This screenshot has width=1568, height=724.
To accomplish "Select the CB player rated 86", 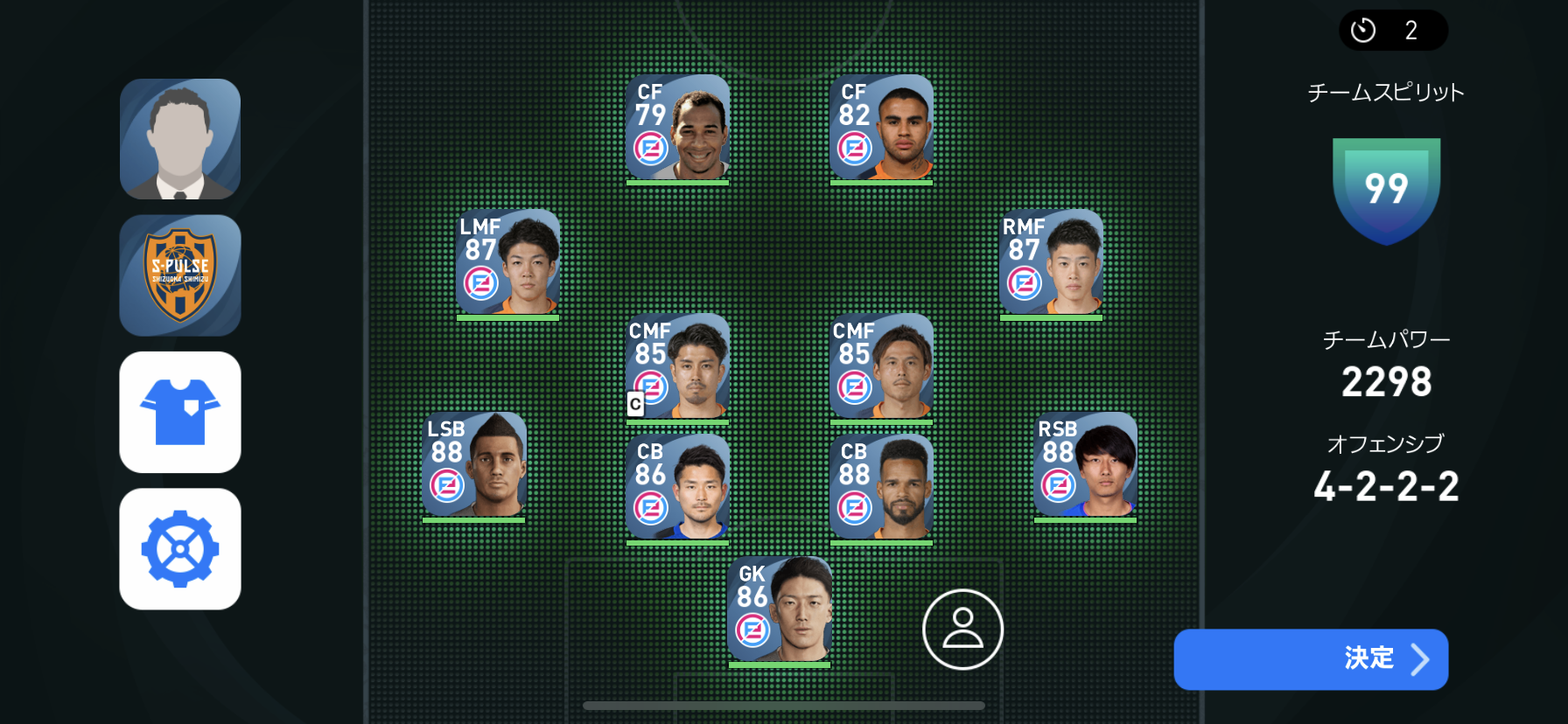I will pyautogui.click(x=678, y=487).
